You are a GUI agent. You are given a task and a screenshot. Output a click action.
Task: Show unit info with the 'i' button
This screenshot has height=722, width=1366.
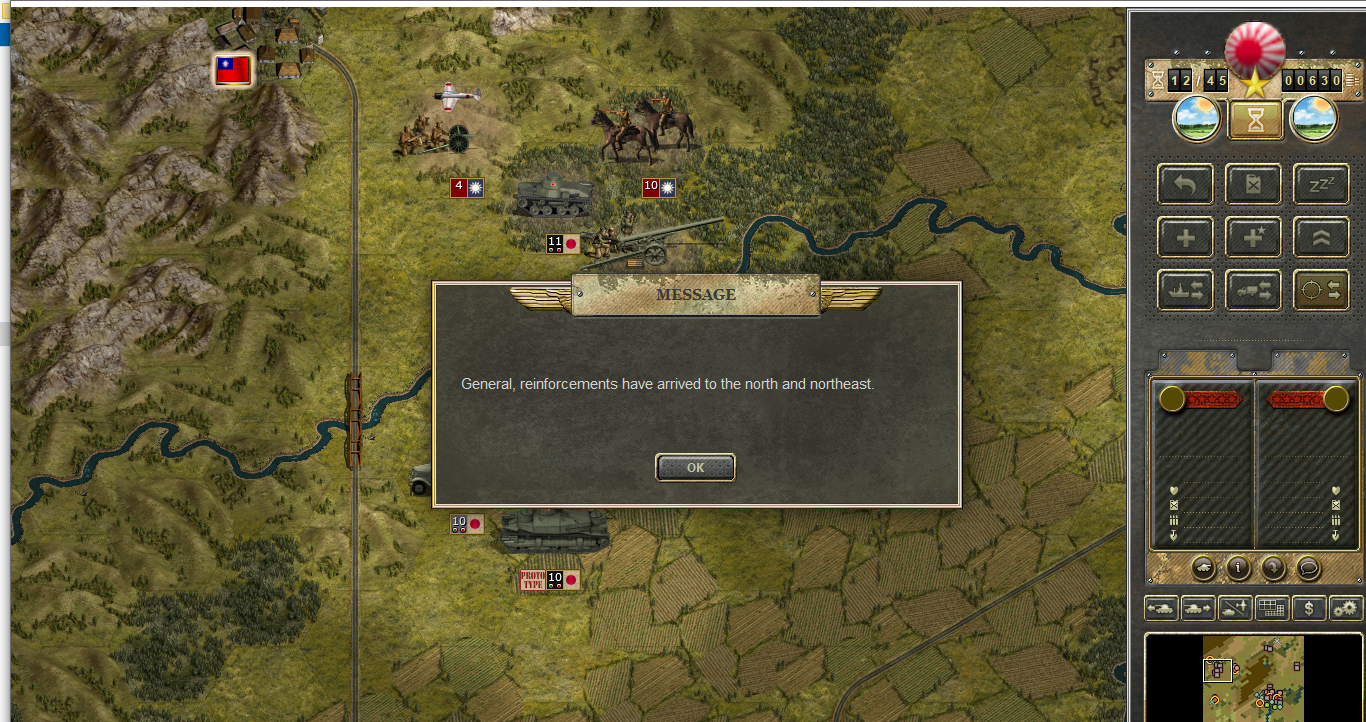tap(1239, 569)
